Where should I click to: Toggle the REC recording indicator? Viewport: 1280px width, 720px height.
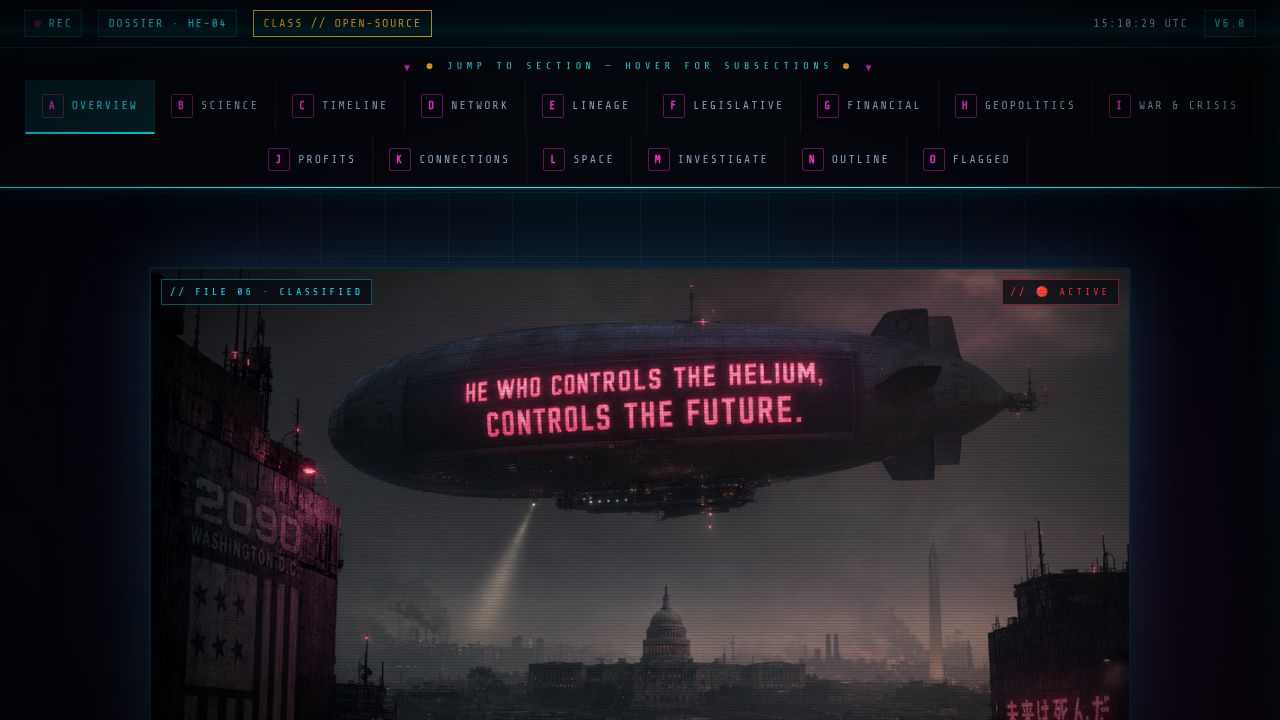pos(53,23)
